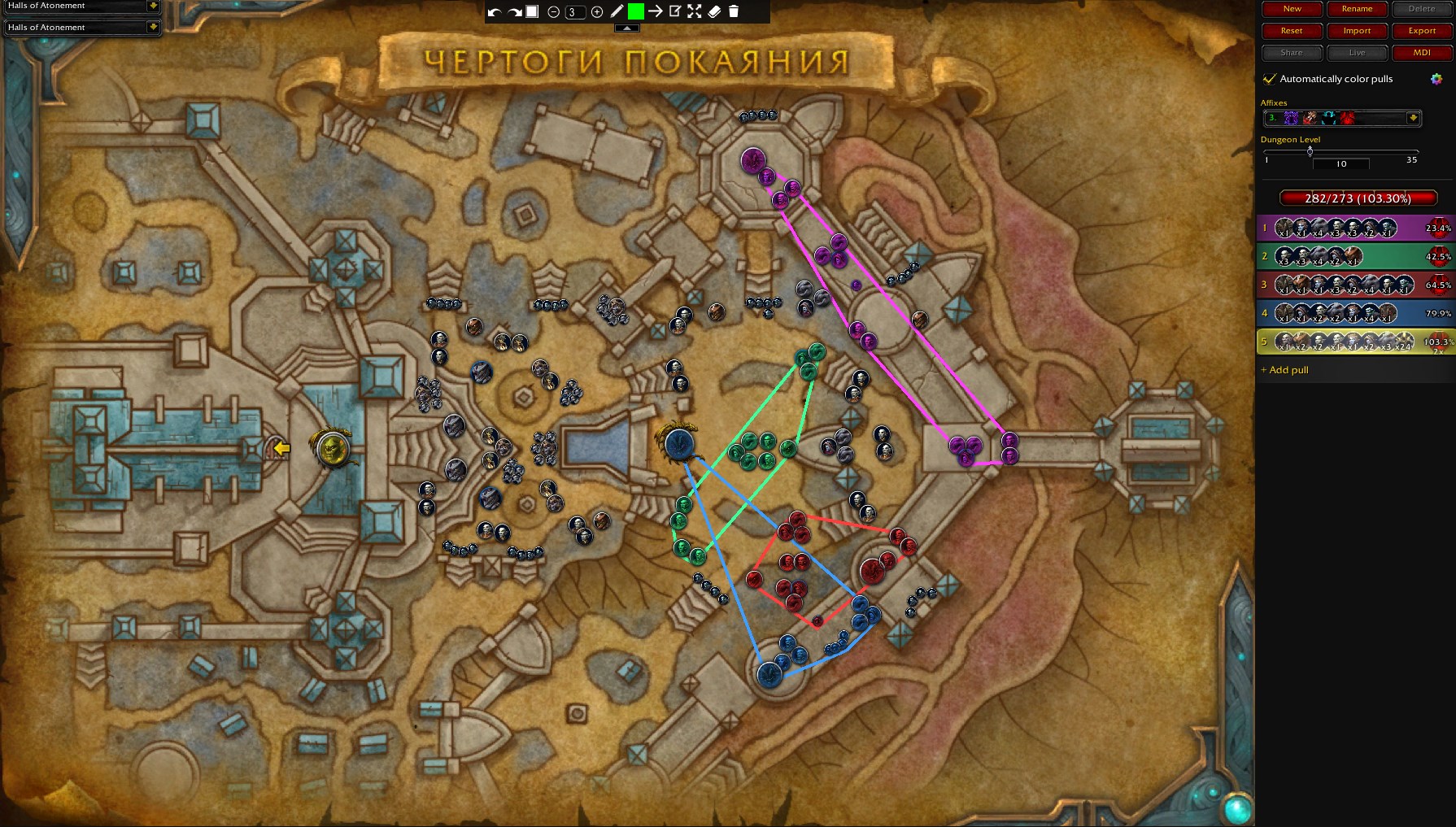Screen dimensions: 1456x827
Task: Open the green color picker swatch
Action: click(636, 11)
